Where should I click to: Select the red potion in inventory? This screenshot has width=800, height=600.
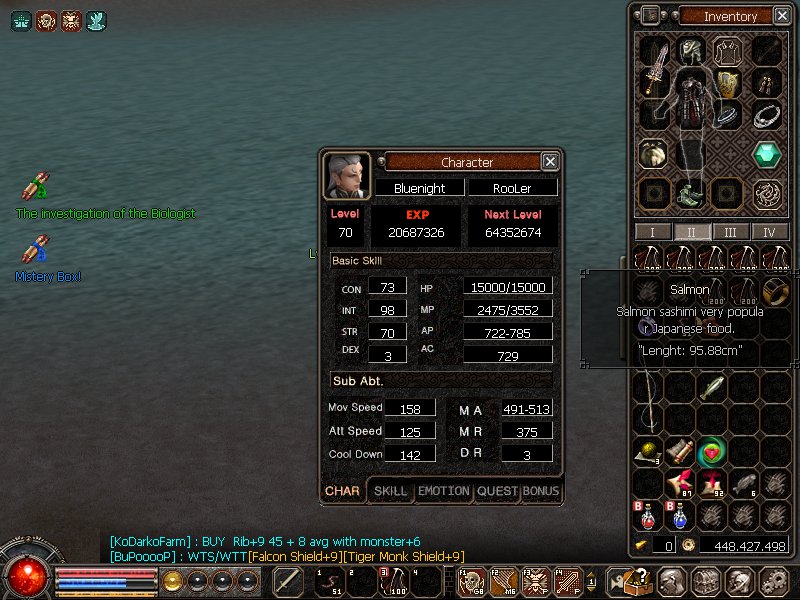[x=649, y=517]
